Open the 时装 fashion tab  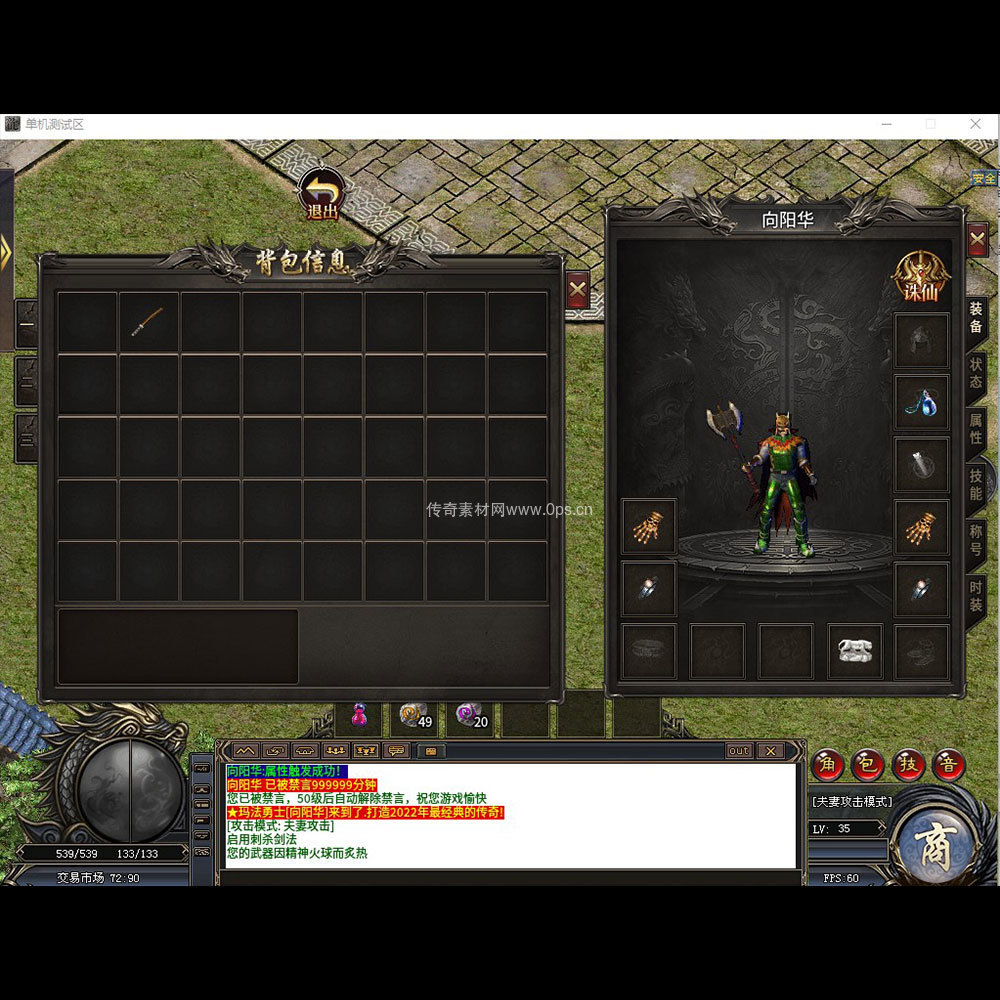(975, 597)
